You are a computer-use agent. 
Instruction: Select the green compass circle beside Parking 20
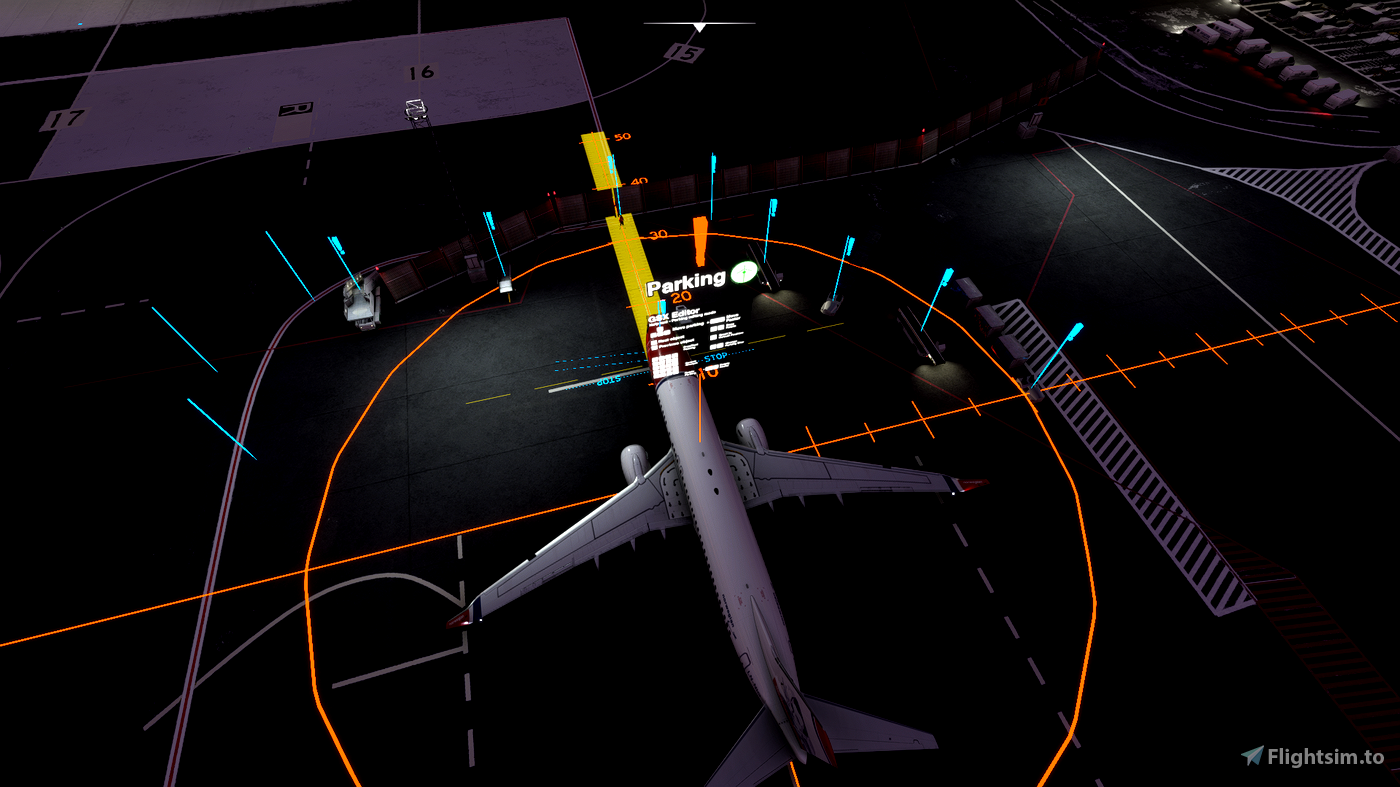coord(744,273)
